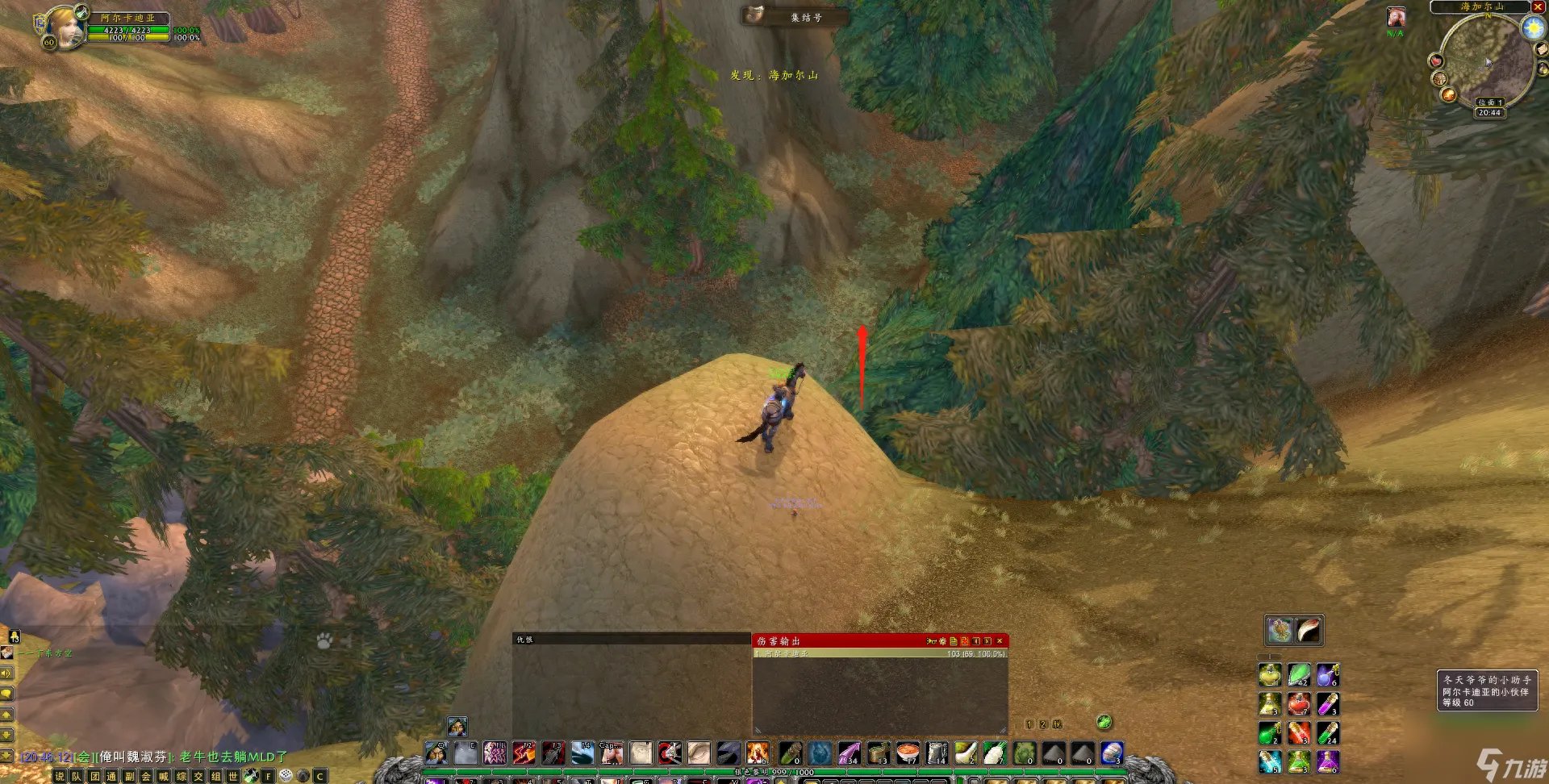The image size is (1549, 784).
Task: Click the minimap clock showing 20:44
Action: pyautogui.click(x=1489, y=113)
